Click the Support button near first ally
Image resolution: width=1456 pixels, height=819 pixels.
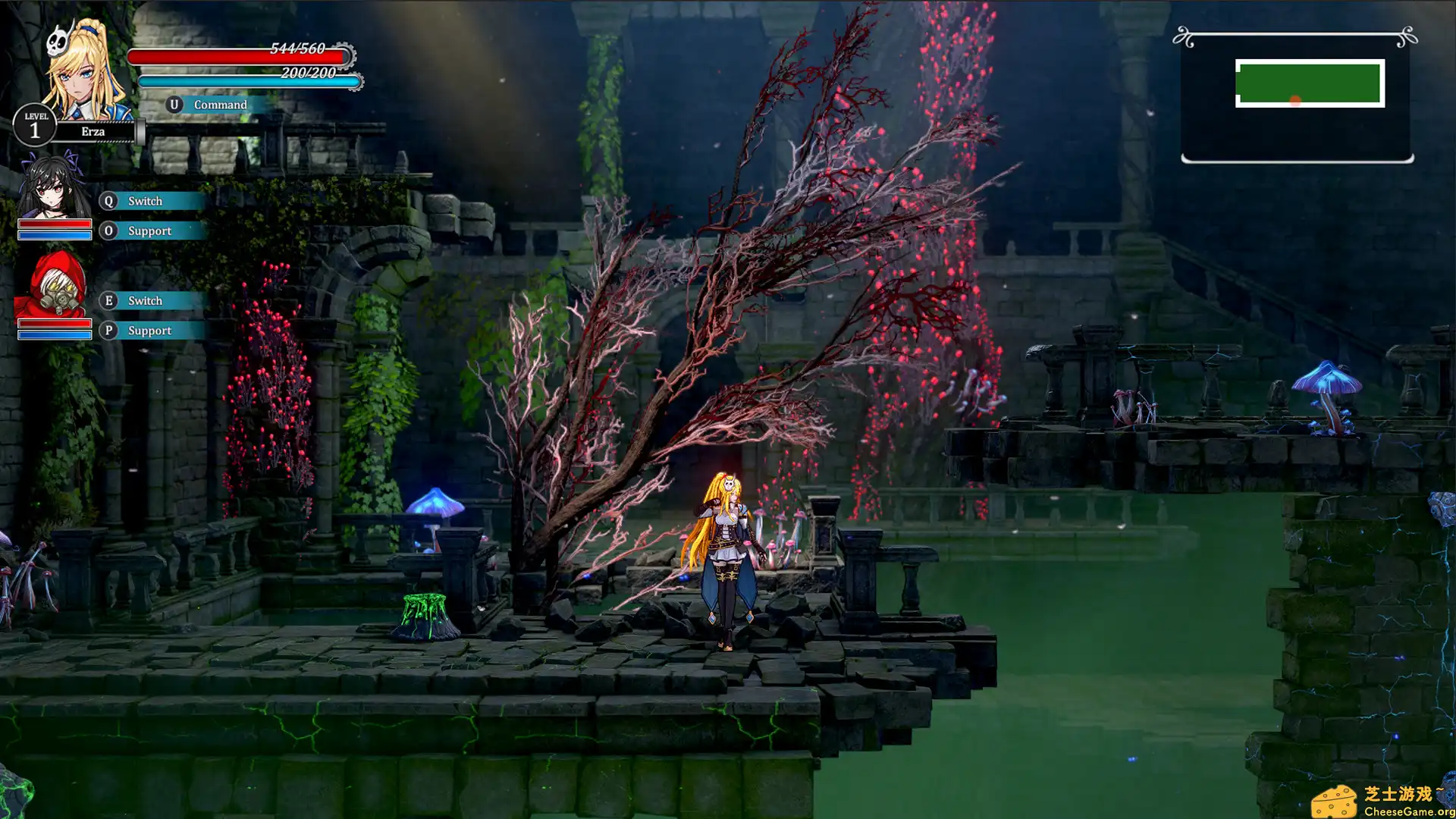[149, 231]
